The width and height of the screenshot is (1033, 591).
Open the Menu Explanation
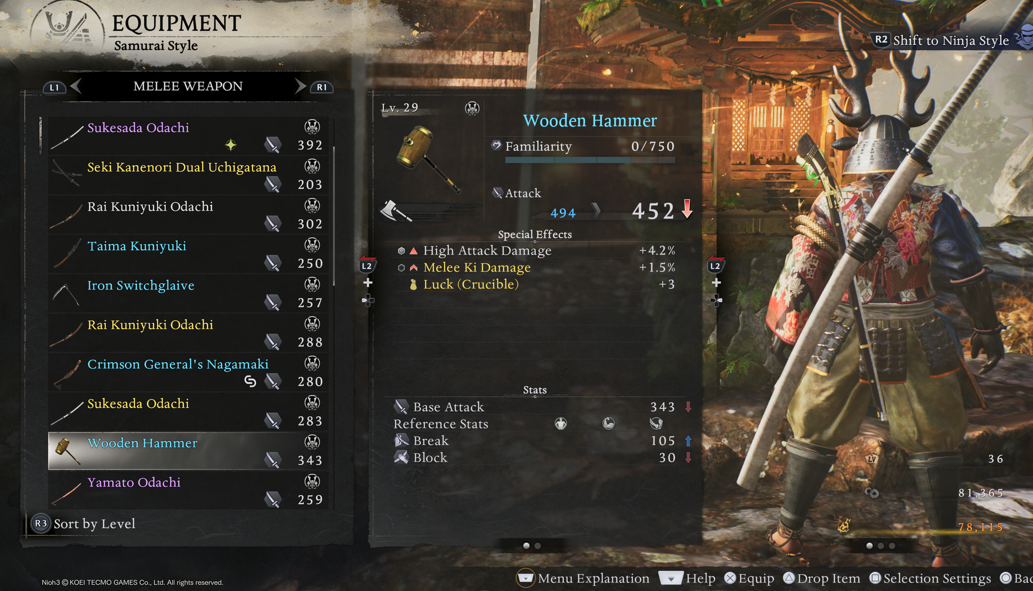tap(583, 579)
